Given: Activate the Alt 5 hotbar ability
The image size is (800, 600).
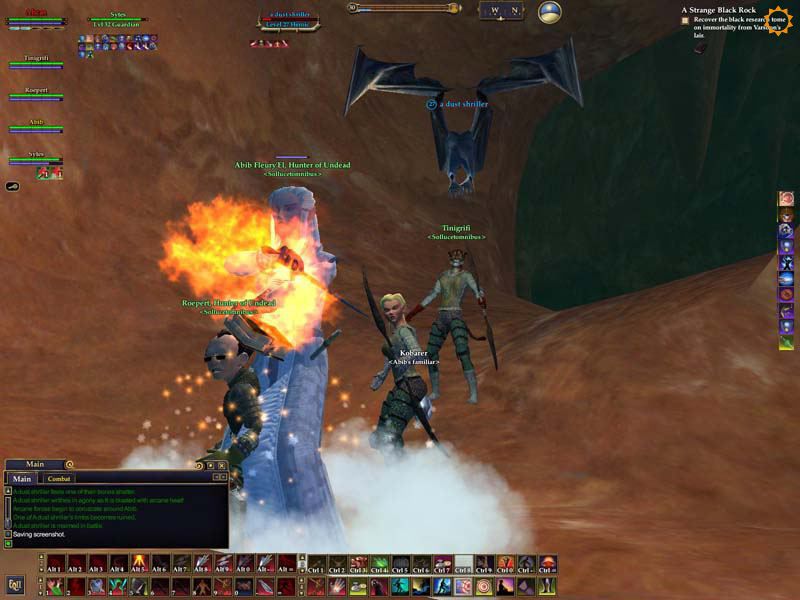Looking at the screenshot, I should pyautogui.click(x=140, y=564).
